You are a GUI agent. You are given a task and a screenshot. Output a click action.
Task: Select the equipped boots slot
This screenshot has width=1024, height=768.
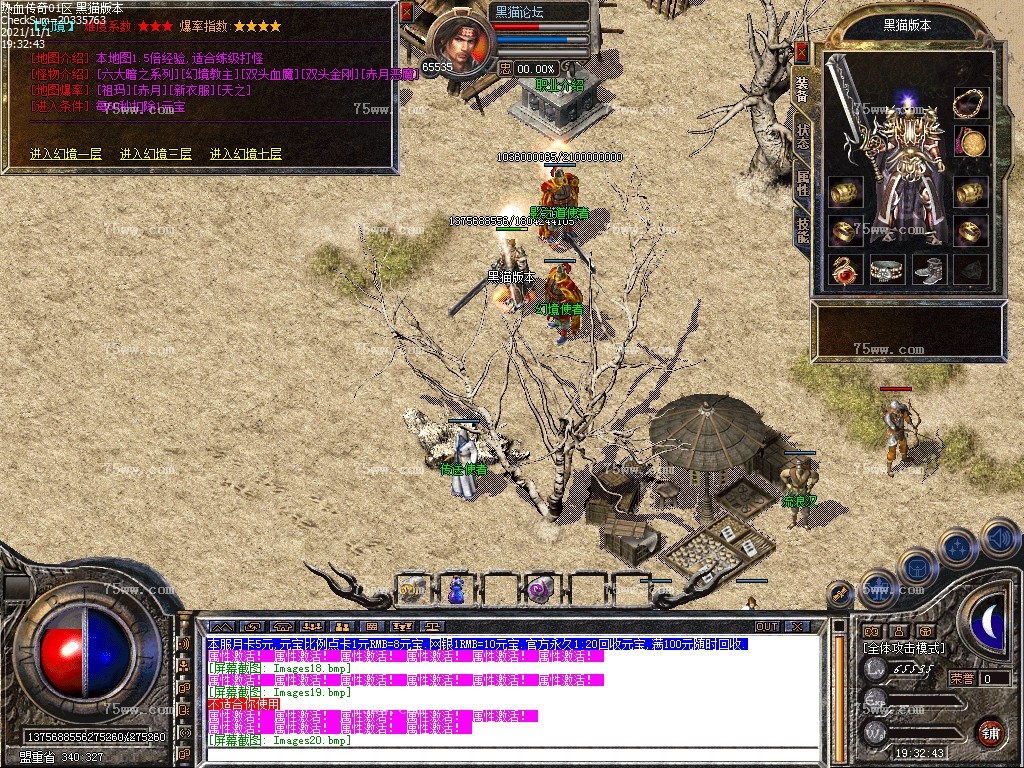point(929,269)
